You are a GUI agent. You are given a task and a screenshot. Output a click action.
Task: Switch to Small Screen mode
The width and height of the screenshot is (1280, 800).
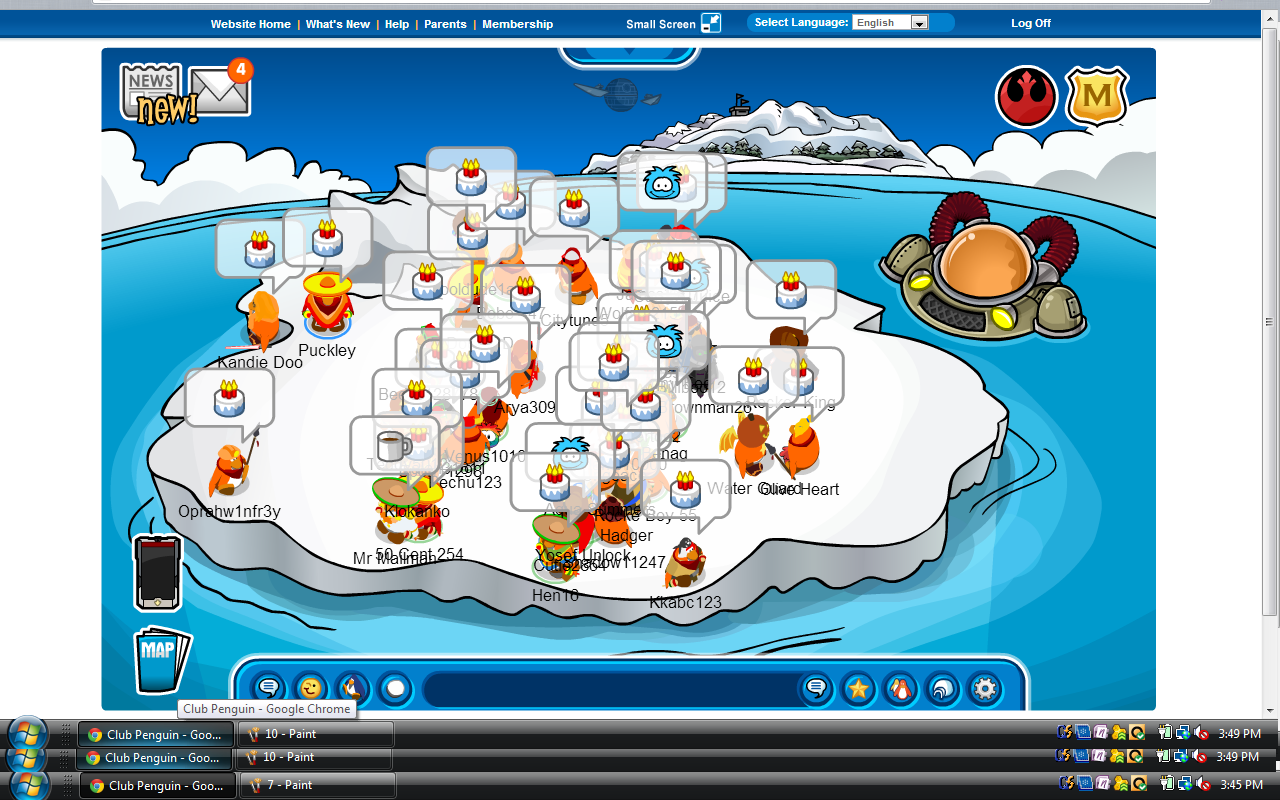click(673, 24)
